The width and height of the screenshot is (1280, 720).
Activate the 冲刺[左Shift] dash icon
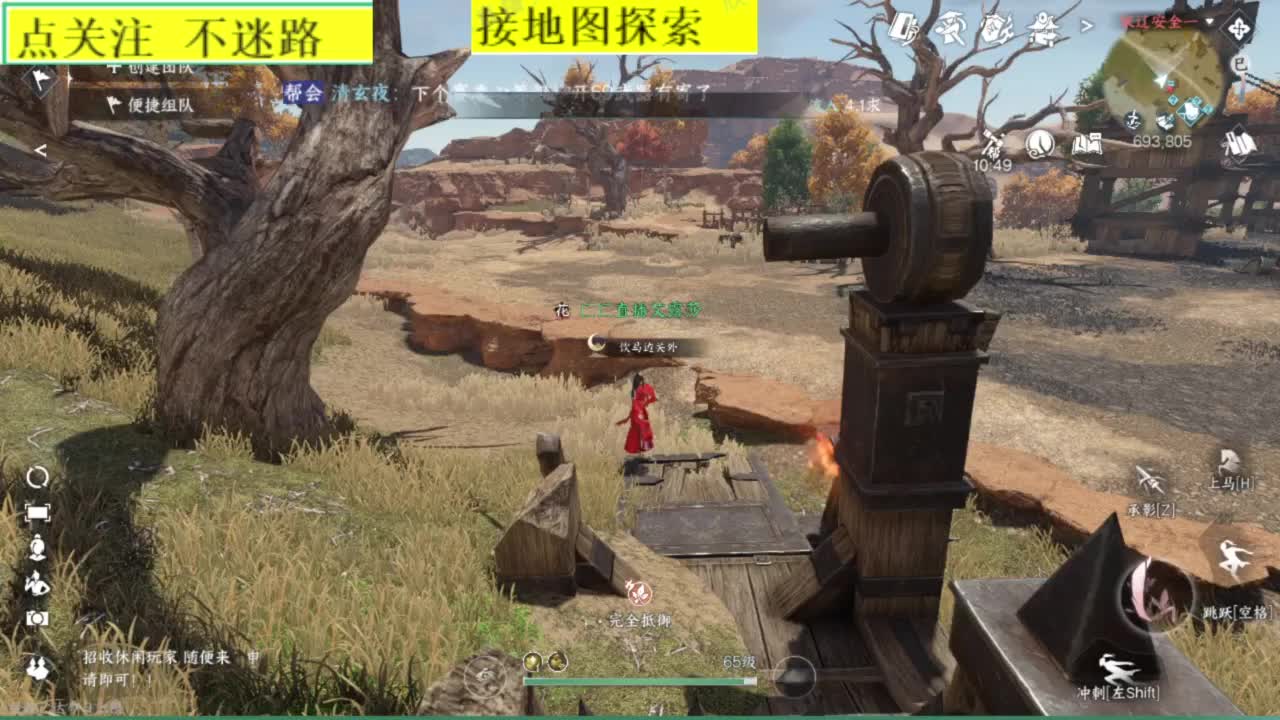coord(1117,668)
